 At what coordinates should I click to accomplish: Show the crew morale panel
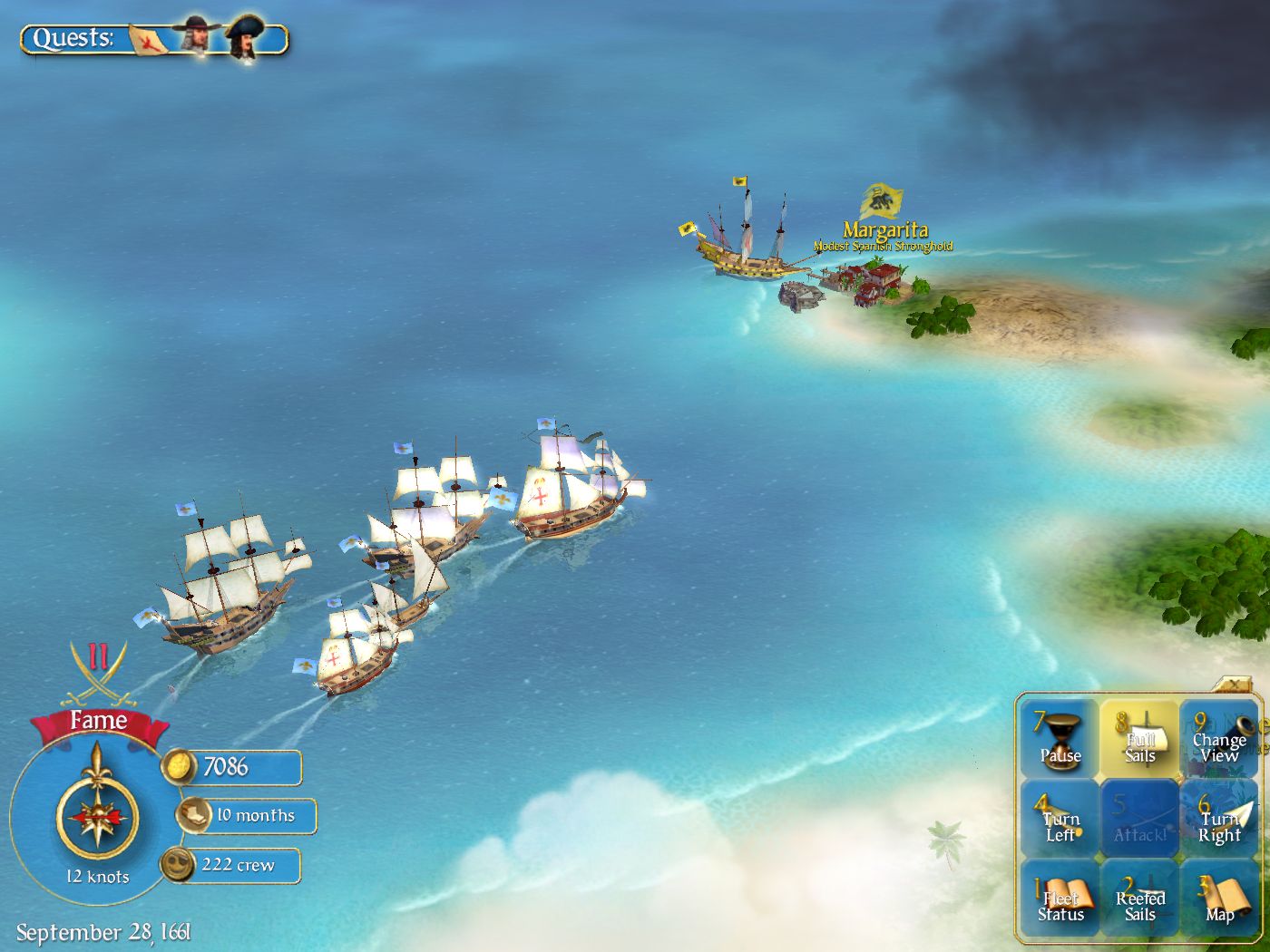[x=232, y=865]
